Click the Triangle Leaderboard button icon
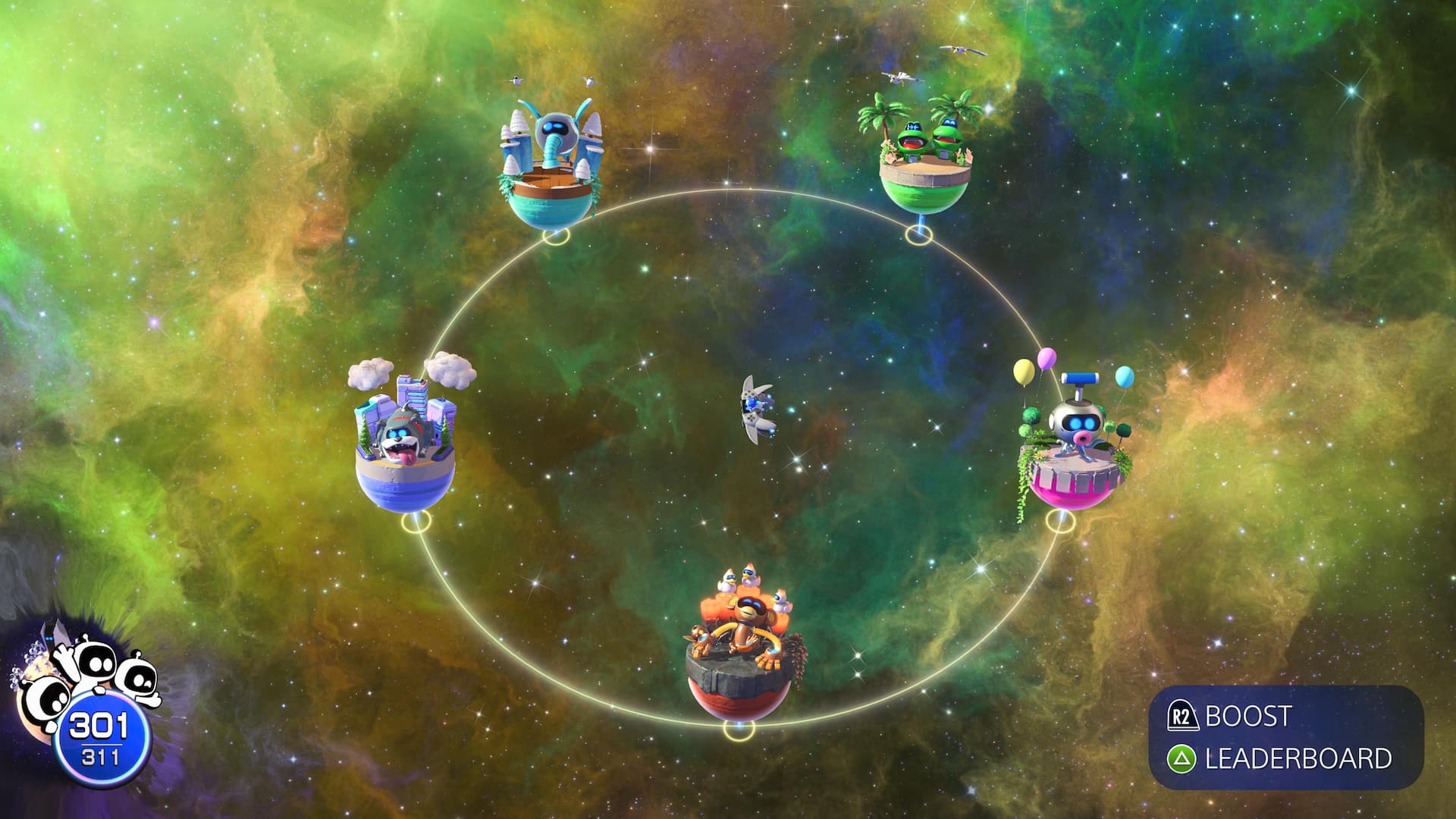Image resolution: width=1456 pixels, height=819 pixels. pos(1183,758)
